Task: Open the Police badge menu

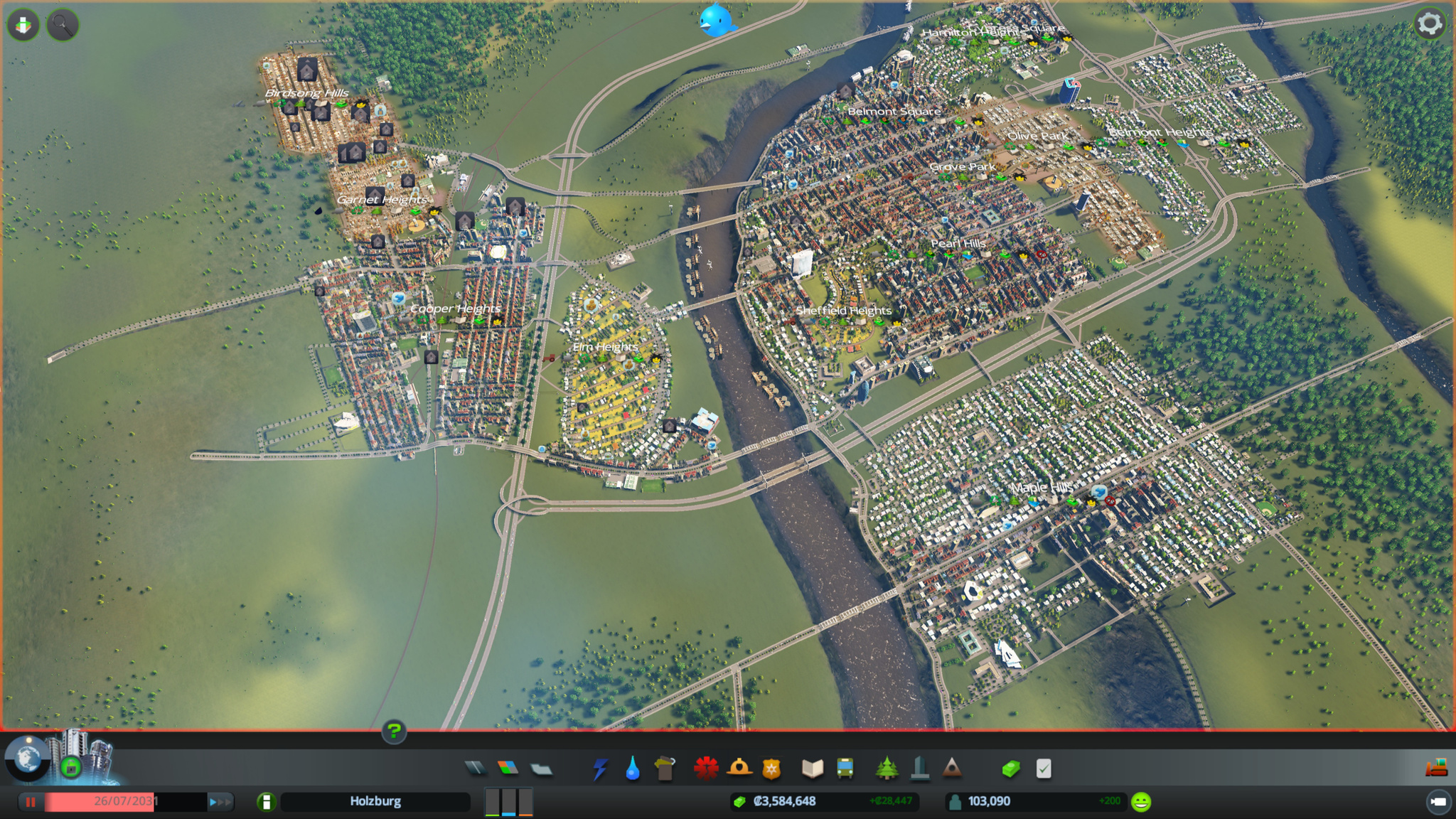Action: coord(771,769)
